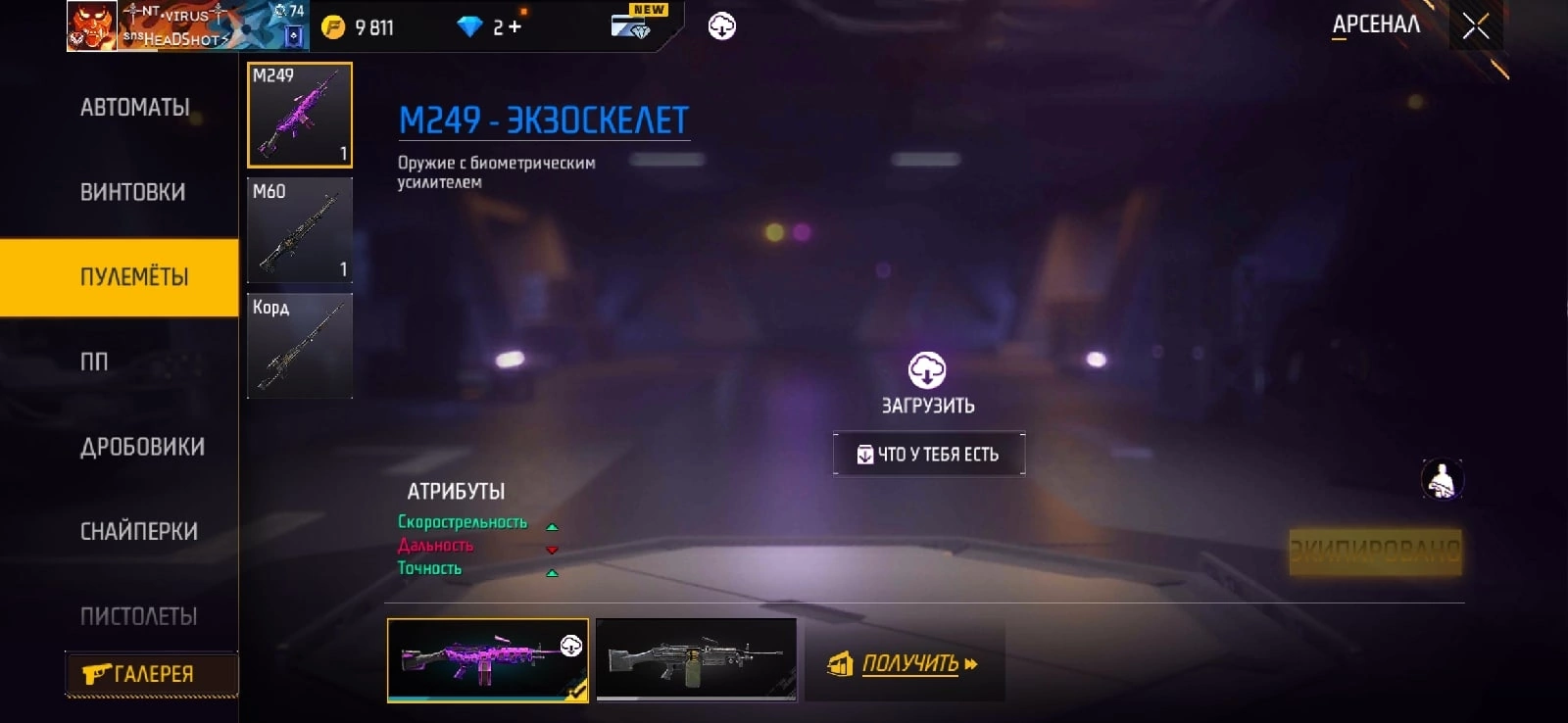This screenshot has height=723, width=1568.
Task: Select the purple Exoskeleton M249 skin
Action: (488, 660)
